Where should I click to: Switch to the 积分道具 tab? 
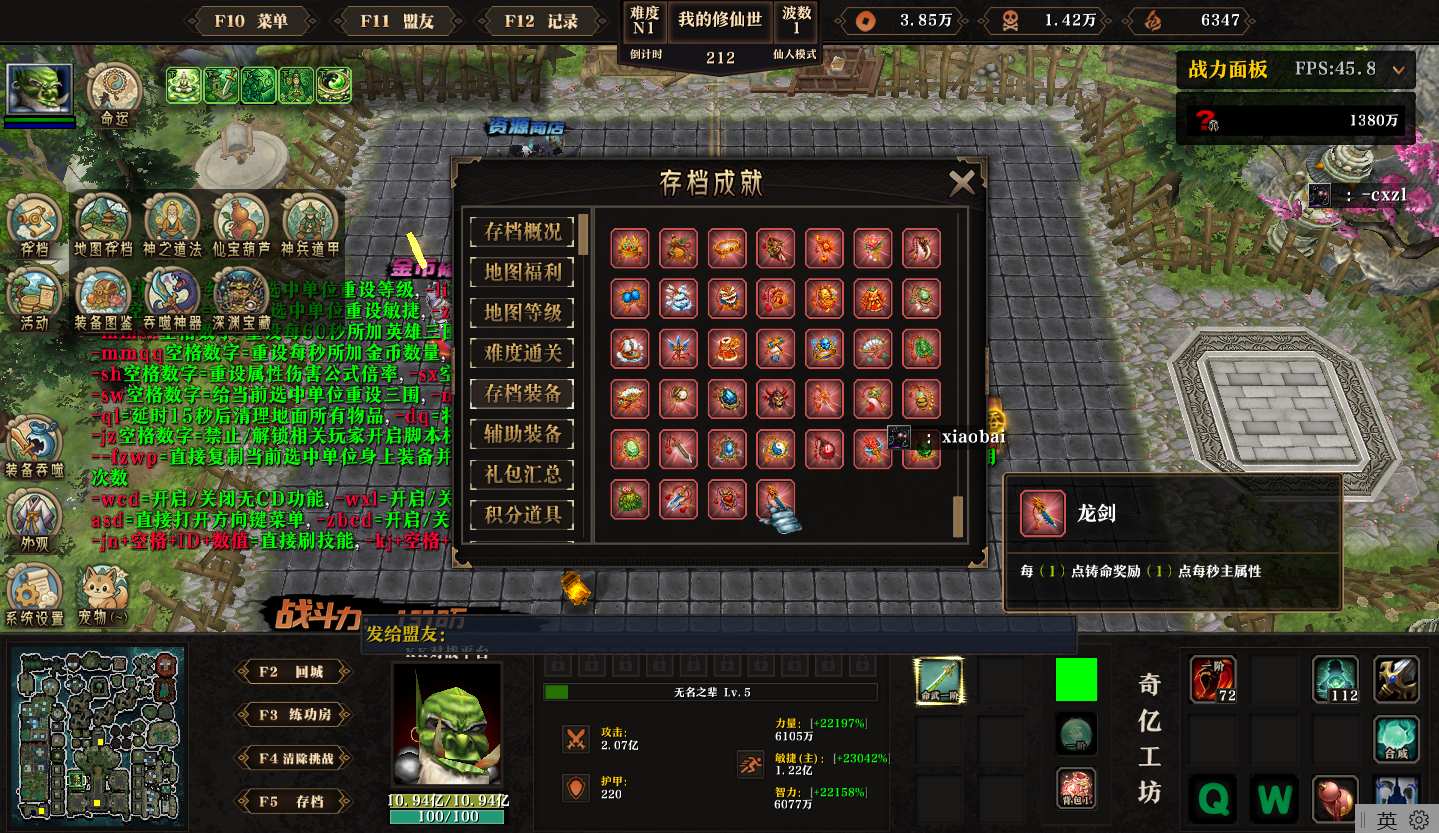[x=523, y=515]
